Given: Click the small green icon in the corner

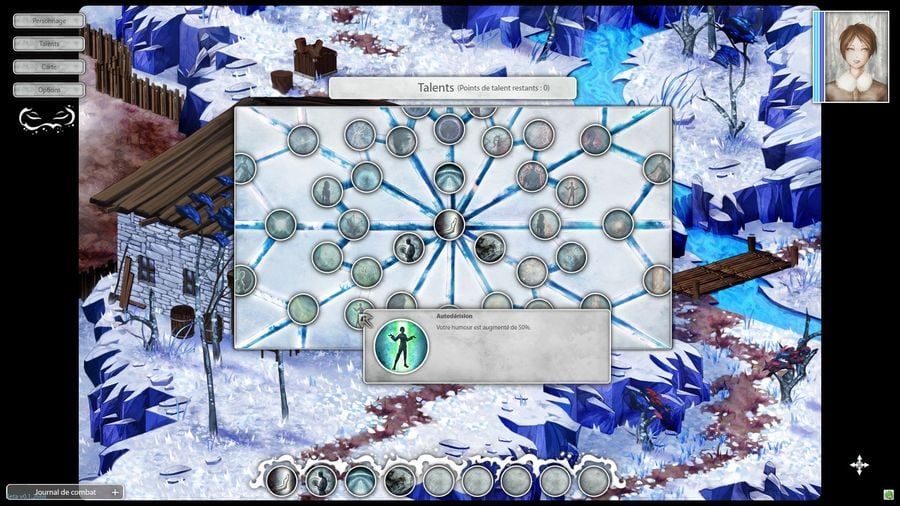Looking at the screenshot, I should pos(888,494).
